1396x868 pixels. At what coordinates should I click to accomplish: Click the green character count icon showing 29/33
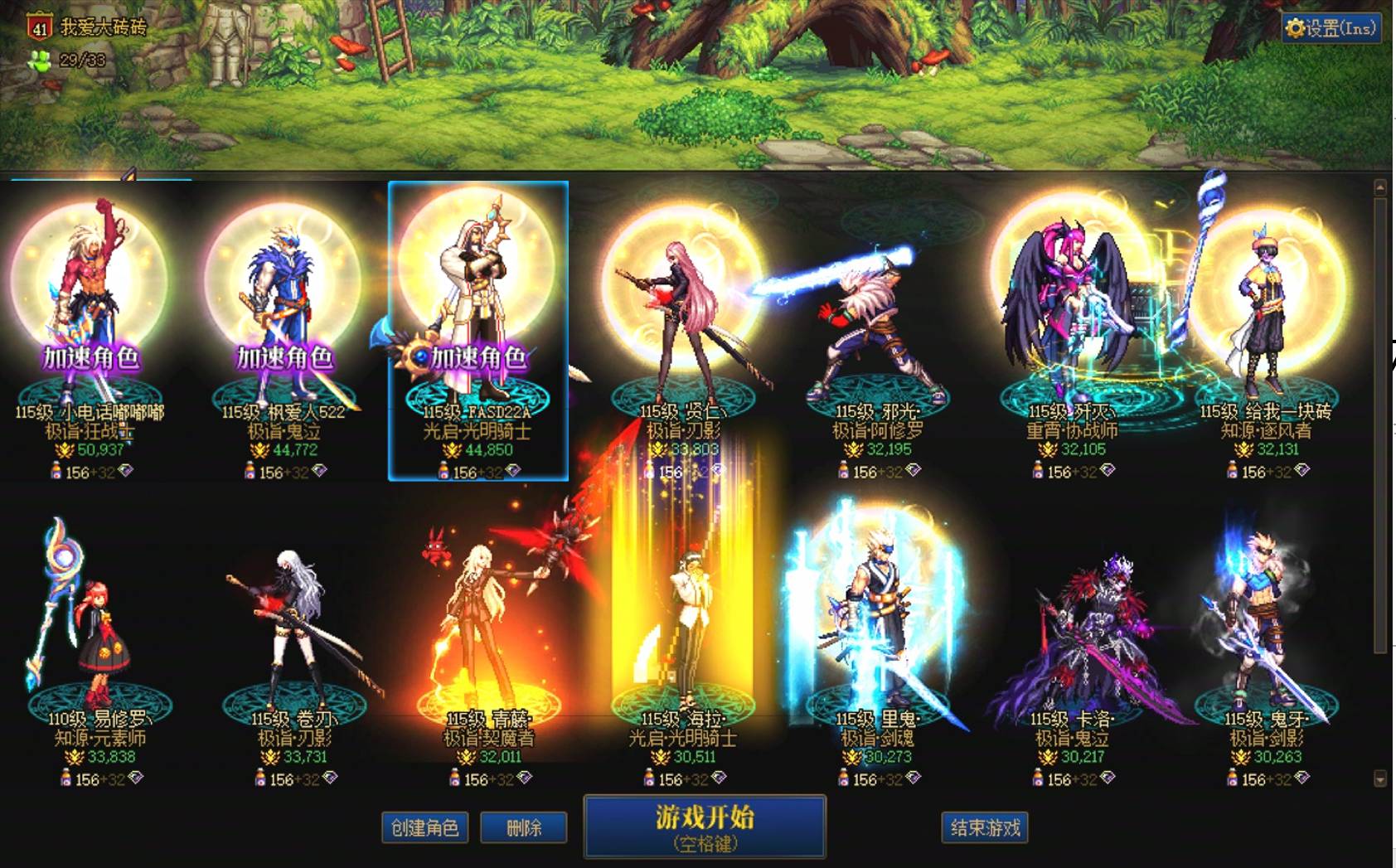click(41, 58)
